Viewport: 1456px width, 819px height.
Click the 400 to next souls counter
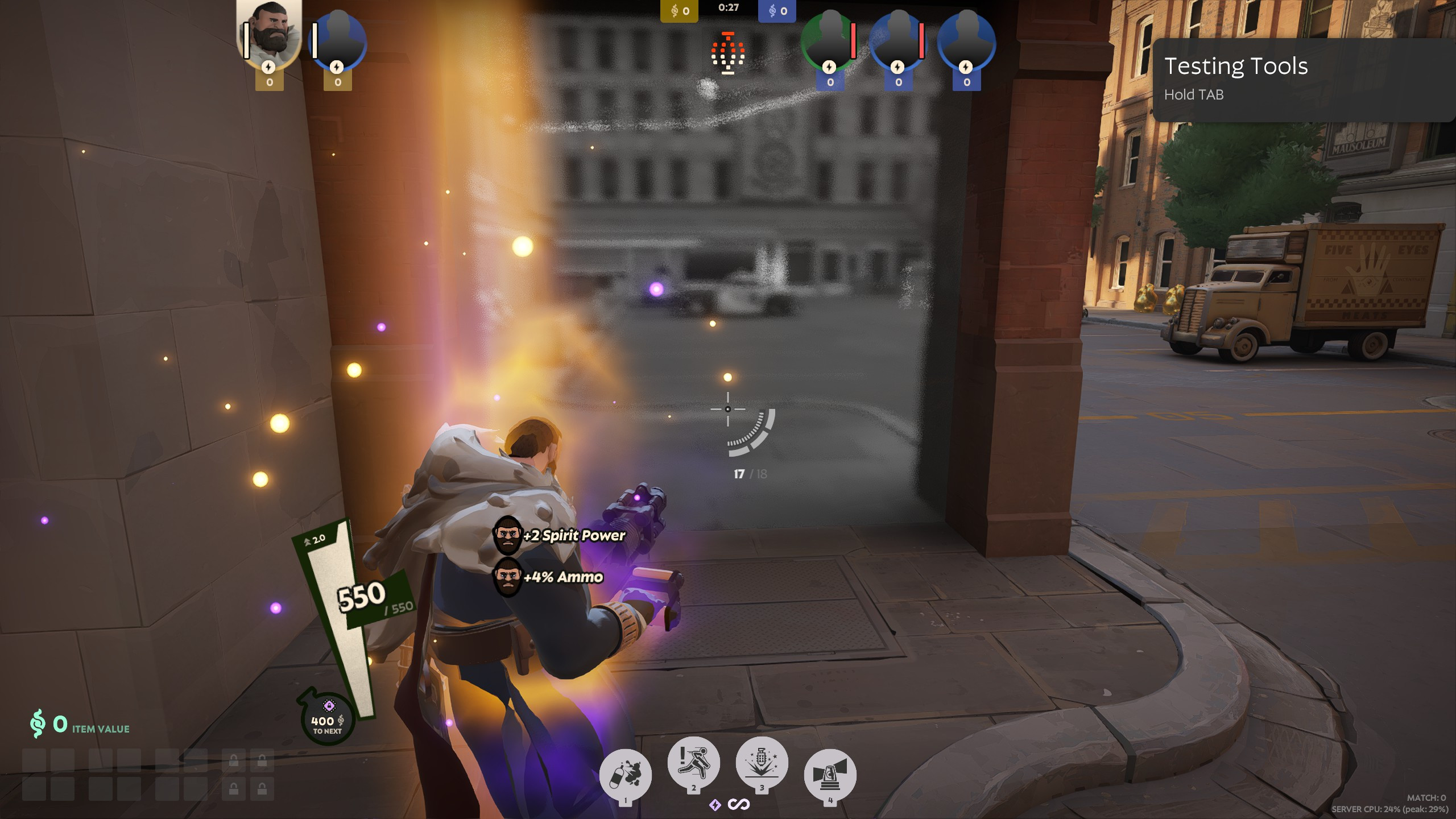327,721
